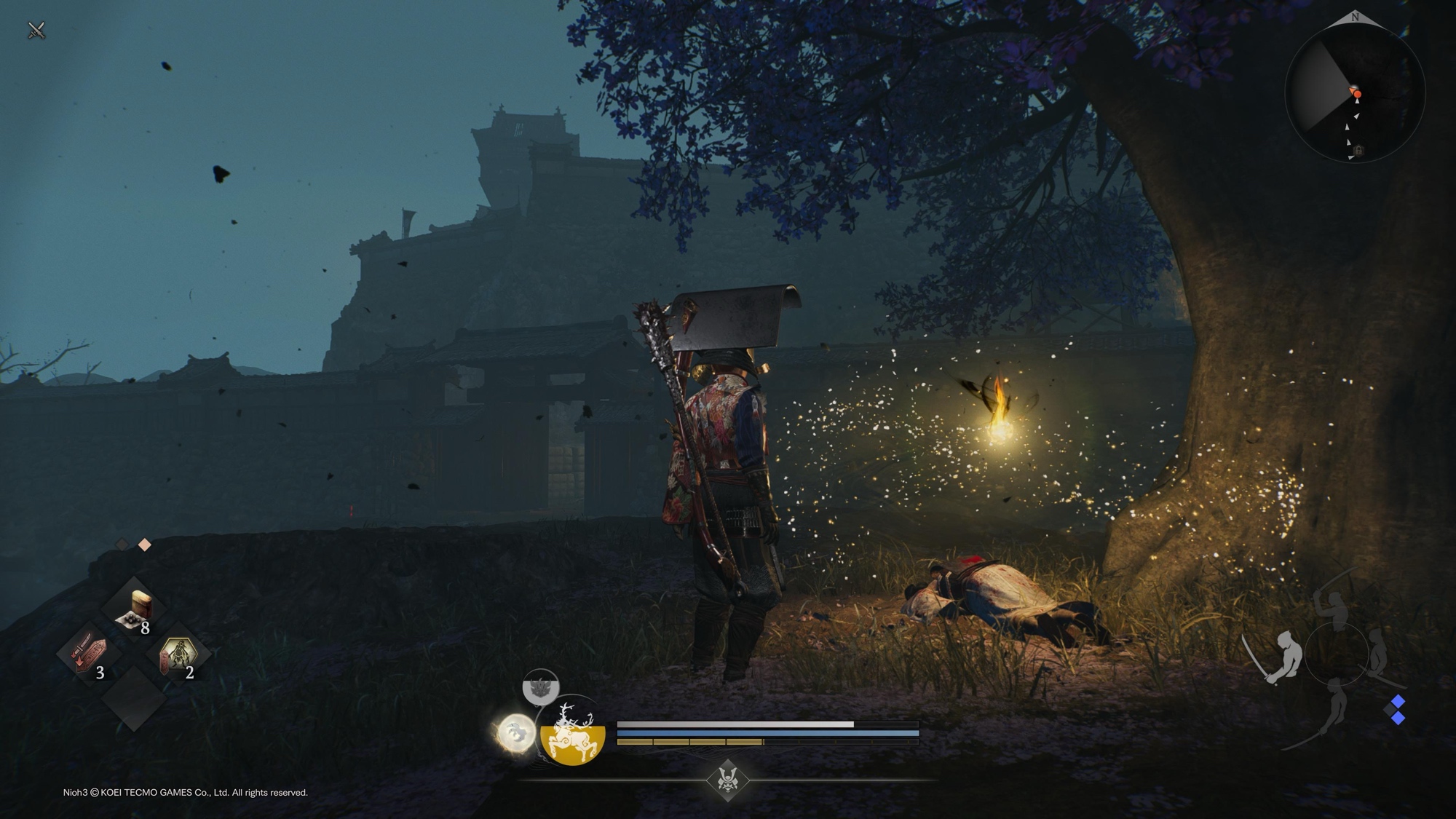Screen dimensions: 1456x819
Task: Pick the sheathed-sword stance silhouette
Action: (1379, 654)
